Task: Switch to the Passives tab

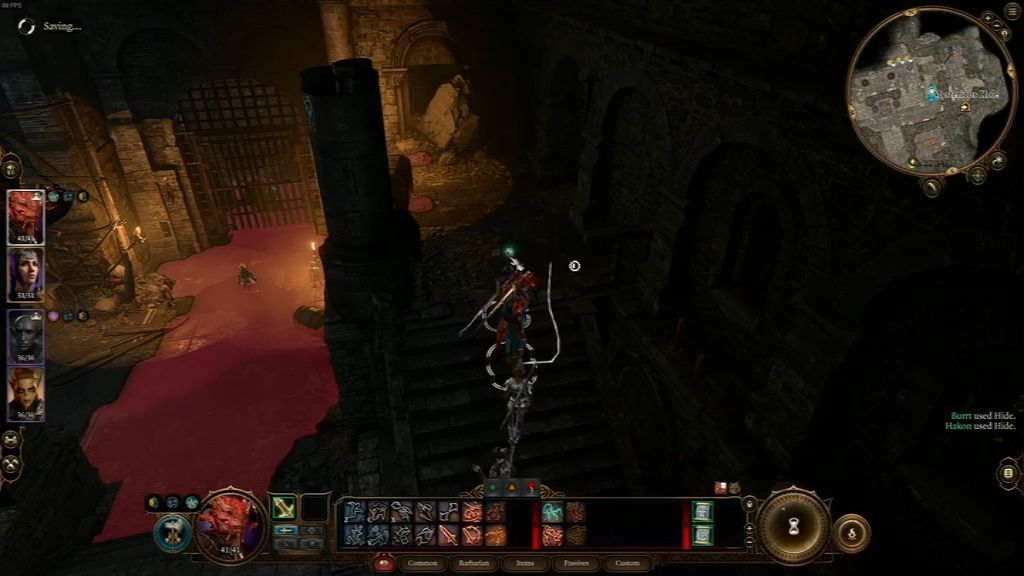Action: tap(577, 563)
